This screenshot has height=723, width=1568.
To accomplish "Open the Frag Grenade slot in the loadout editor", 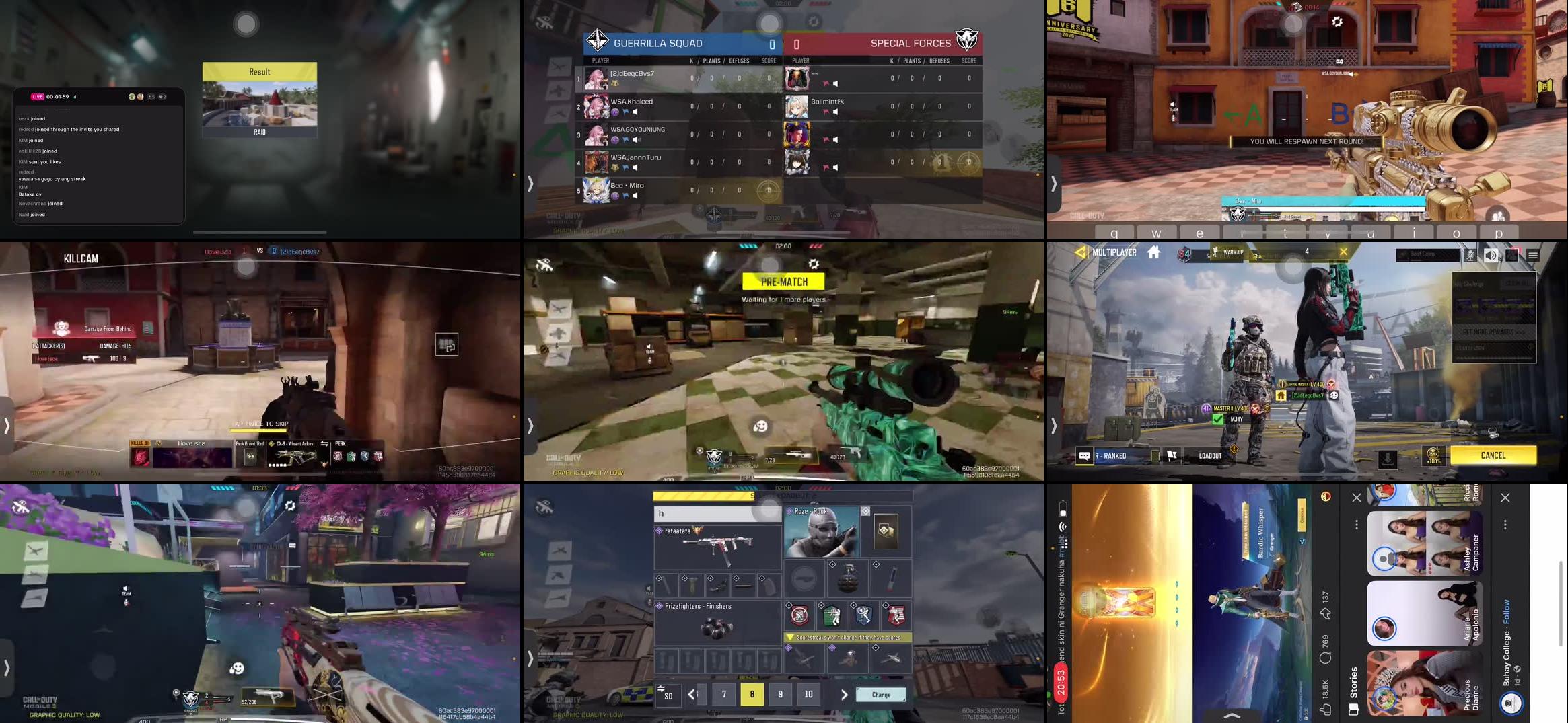I will click(x=849, y=578).
